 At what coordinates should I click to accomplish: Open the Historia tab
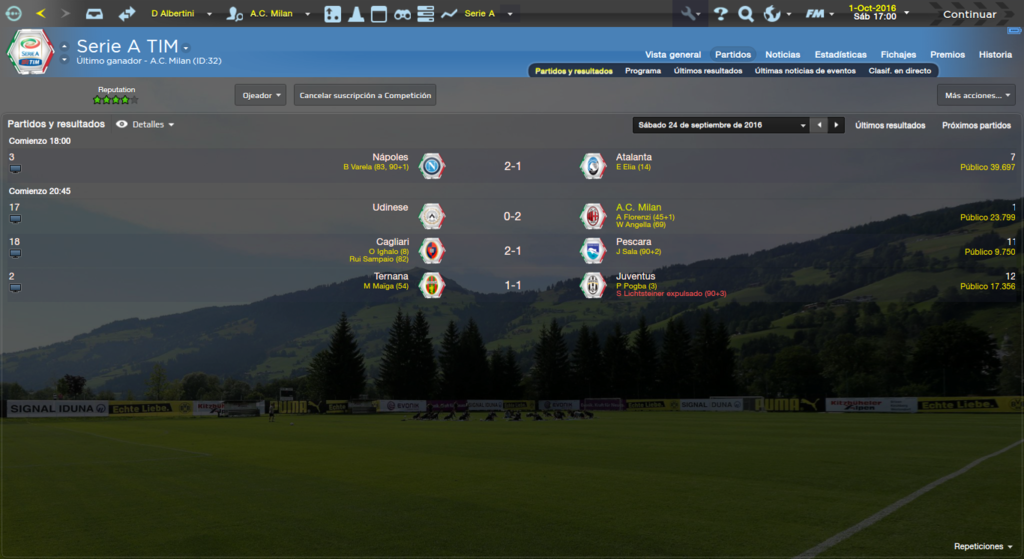(995, 54)
